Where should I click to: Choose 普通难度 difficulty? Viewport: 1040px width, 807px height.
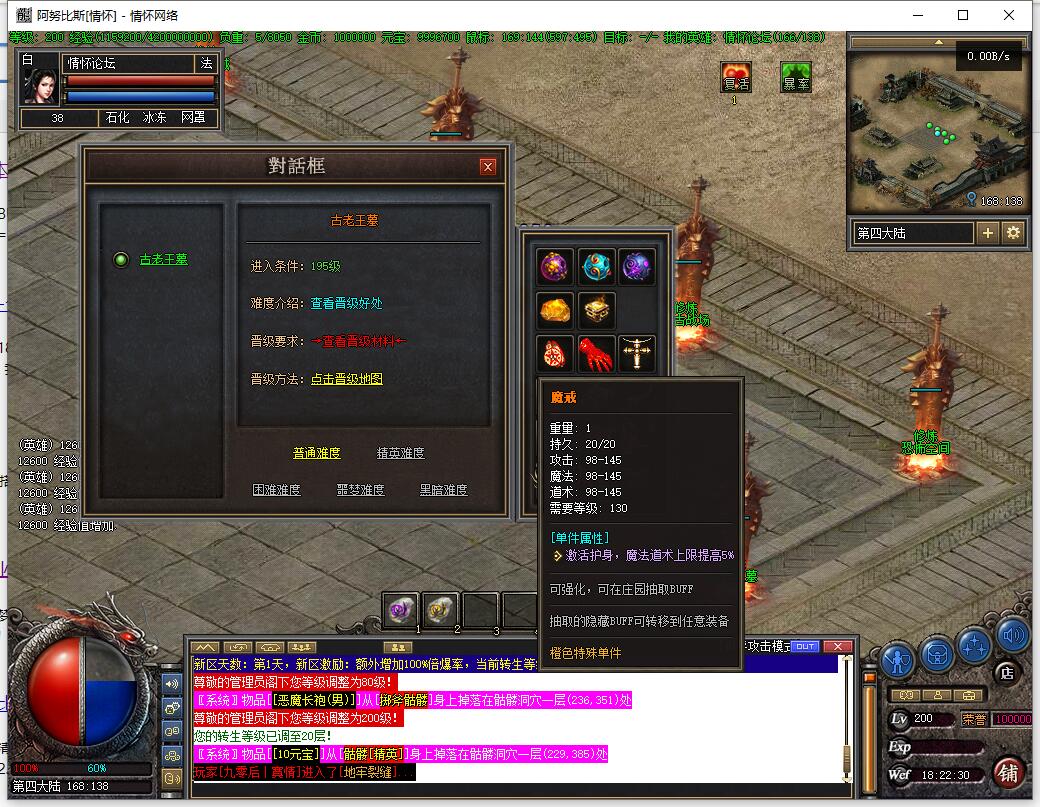click(316, 453)
